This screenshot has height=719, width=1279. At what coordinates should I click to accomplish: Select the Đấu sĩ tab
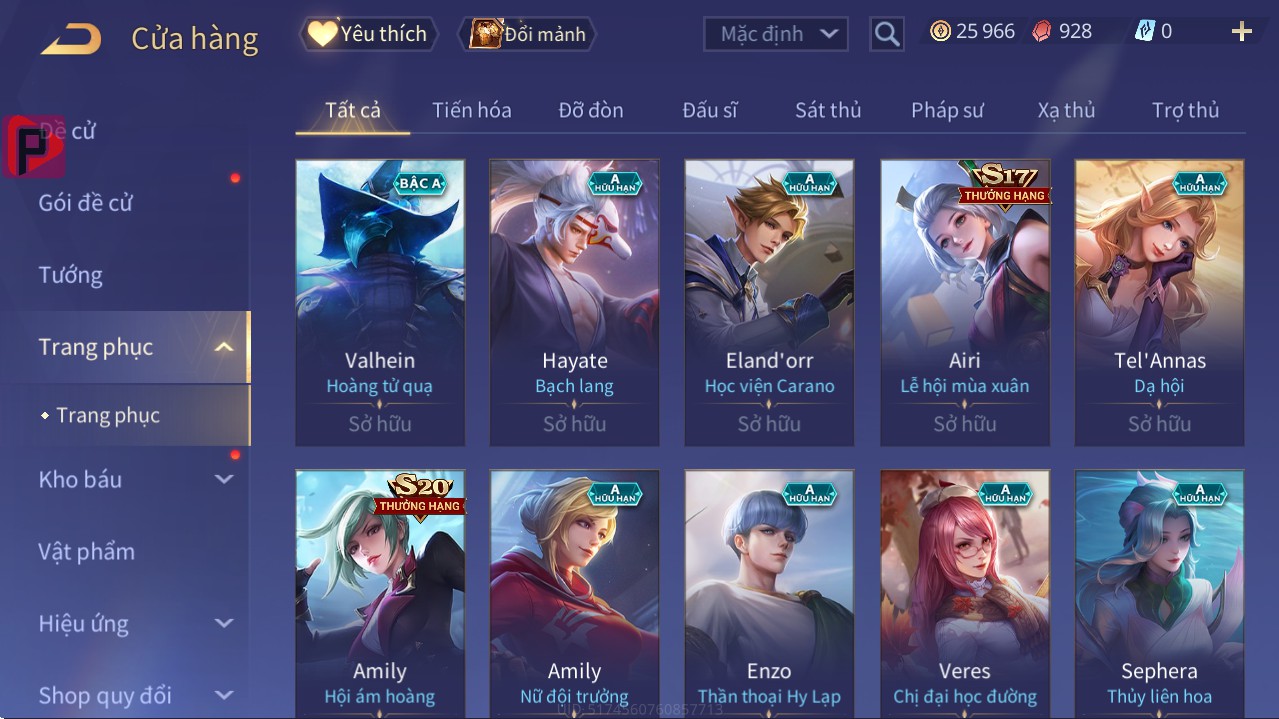[x=709, y=110]
